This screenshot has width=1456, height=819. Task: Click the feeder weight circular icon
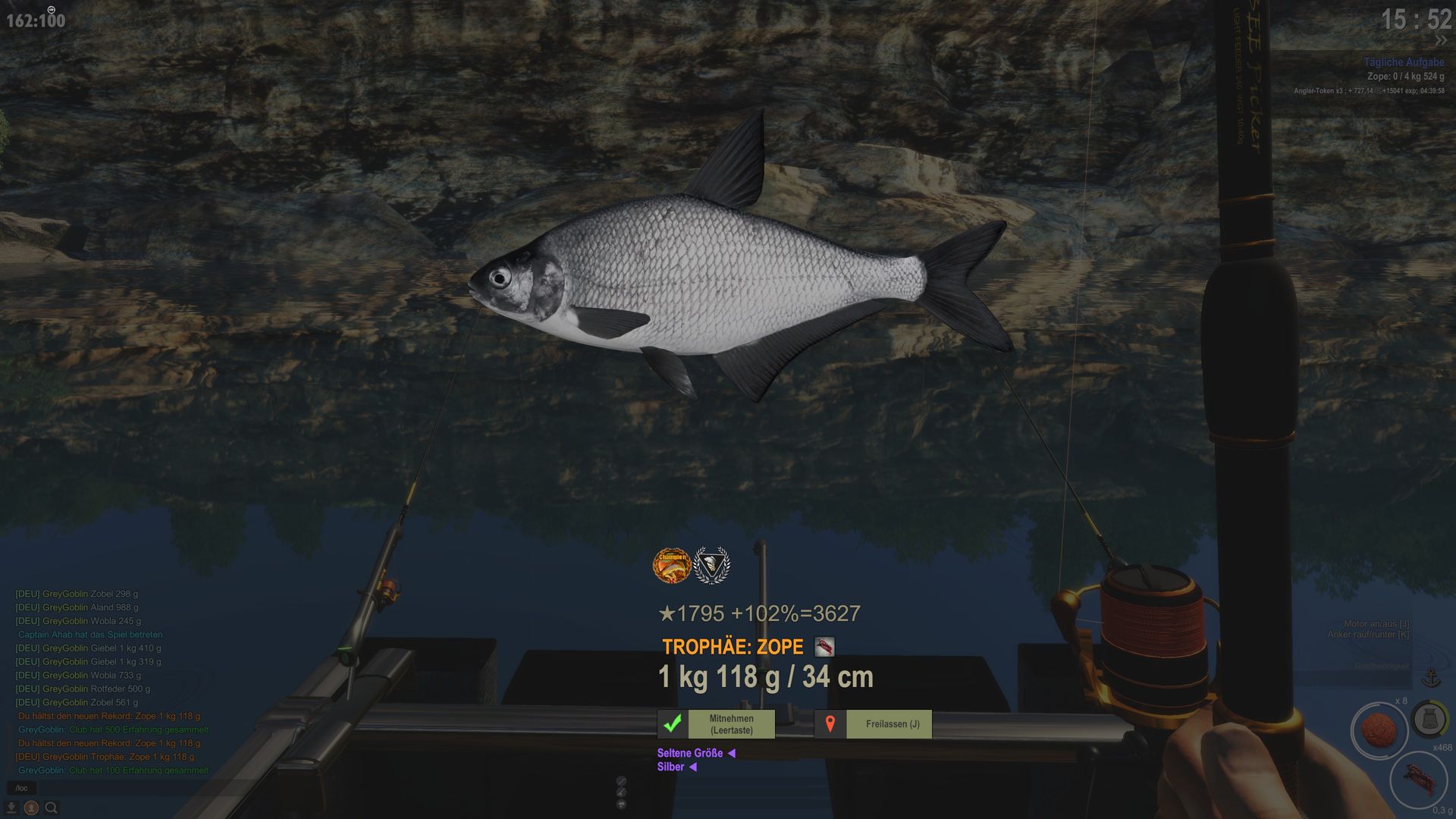pyautogui.click(x=1429, y=717)
